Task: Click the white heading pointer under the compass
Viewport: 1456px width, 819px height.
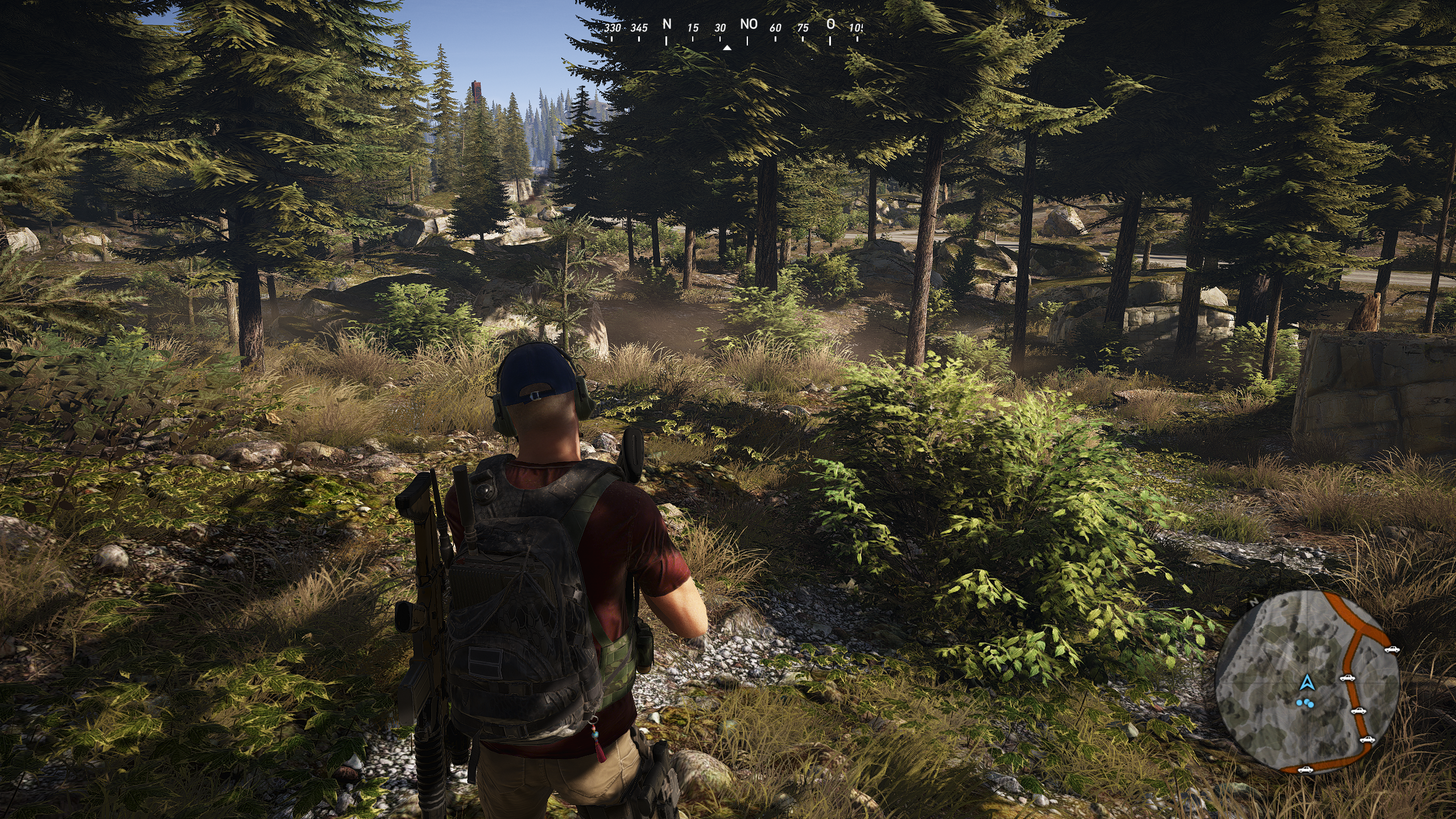Action: 727,48
